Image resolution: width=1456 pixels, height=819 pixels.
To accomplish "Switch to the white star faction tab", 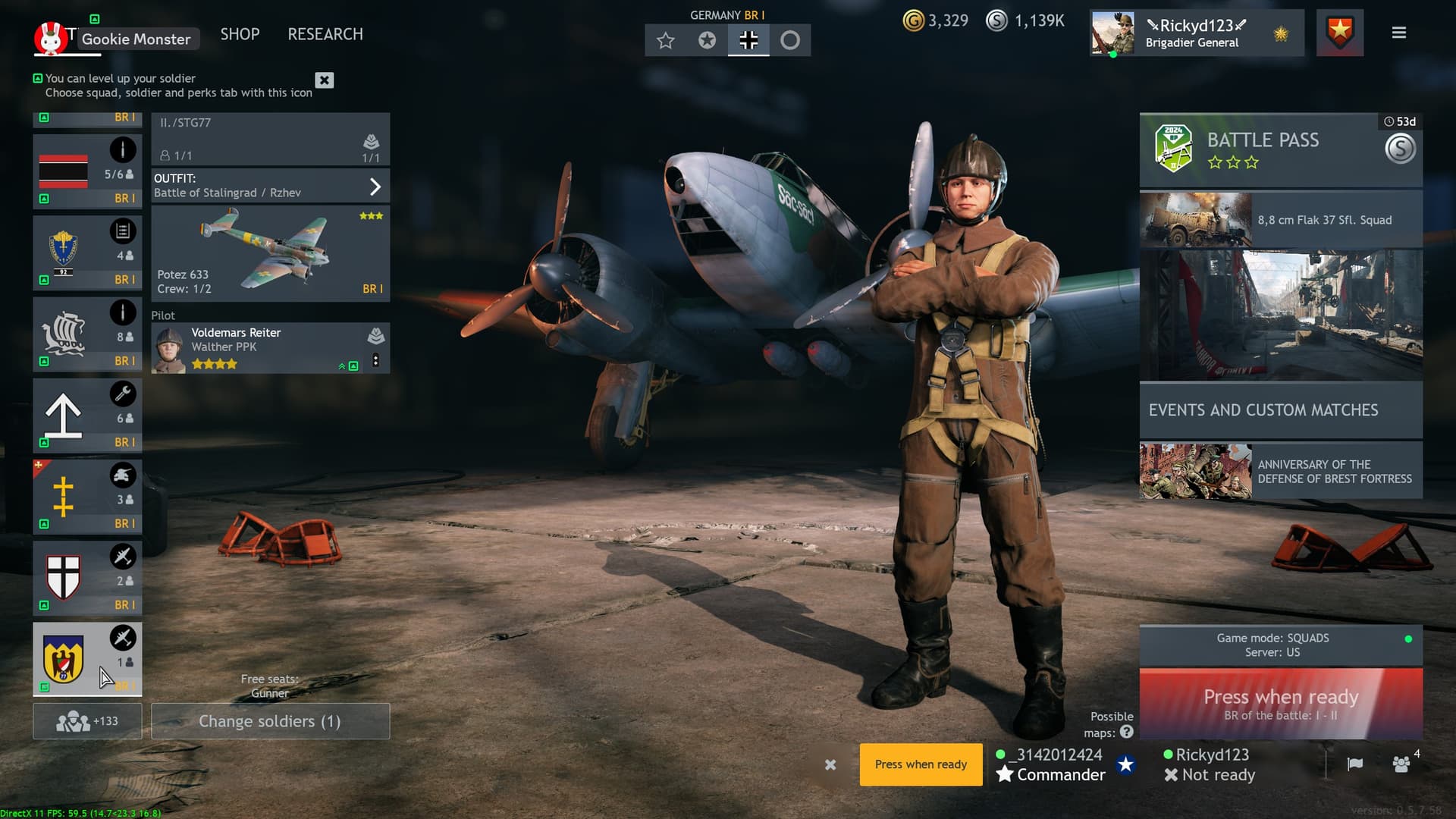I will (x=666, y=40).
